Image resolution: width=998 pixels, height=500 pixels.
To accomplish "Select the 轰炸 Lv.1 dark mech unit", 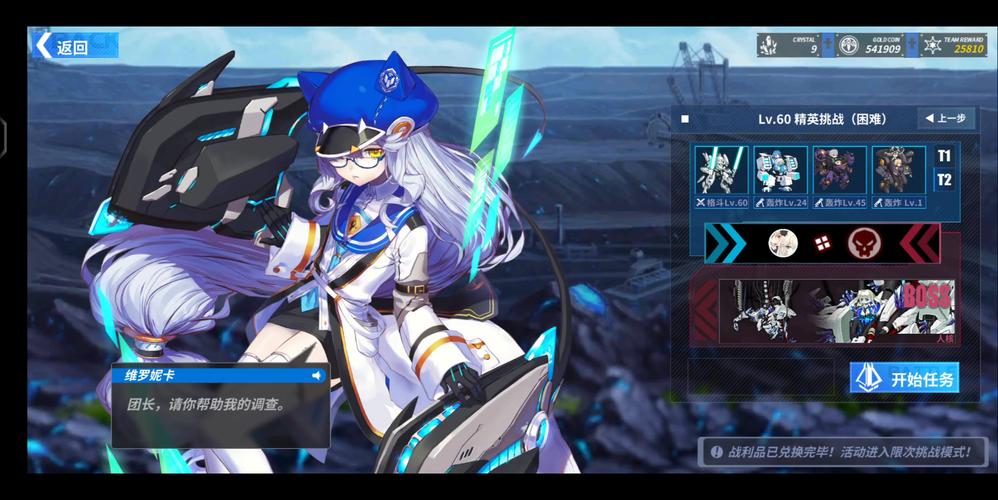I will [x=898, y=171].
